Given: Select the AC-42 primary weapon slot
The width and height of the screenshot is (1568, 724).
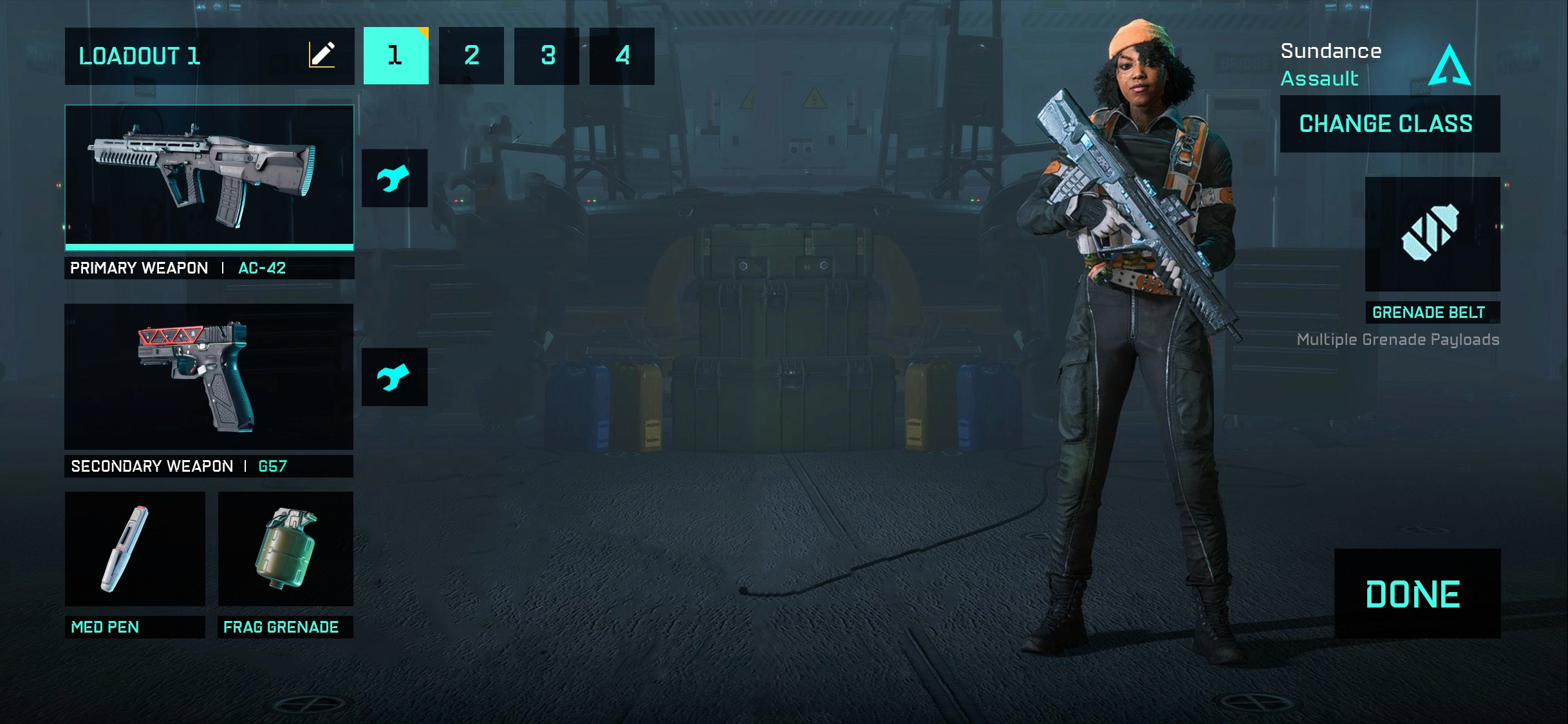Looking at the screenshot, I should 209,176.
